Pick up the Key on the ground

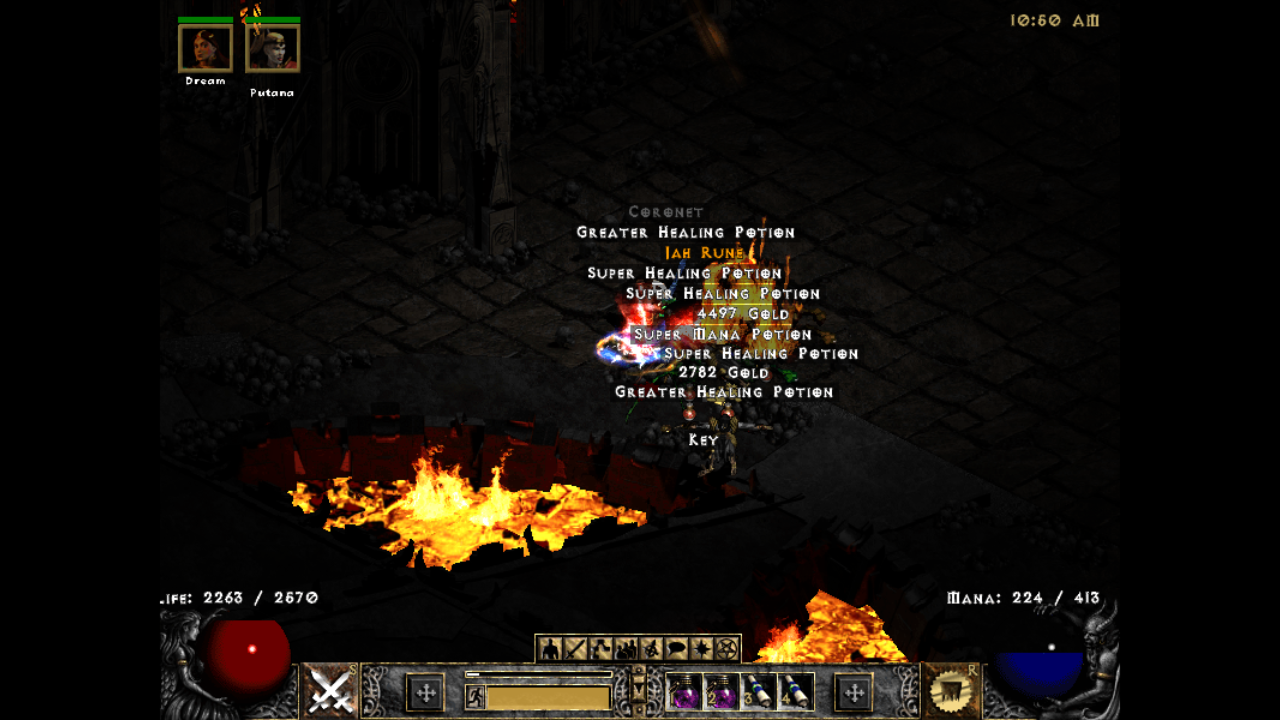point(703,439)
